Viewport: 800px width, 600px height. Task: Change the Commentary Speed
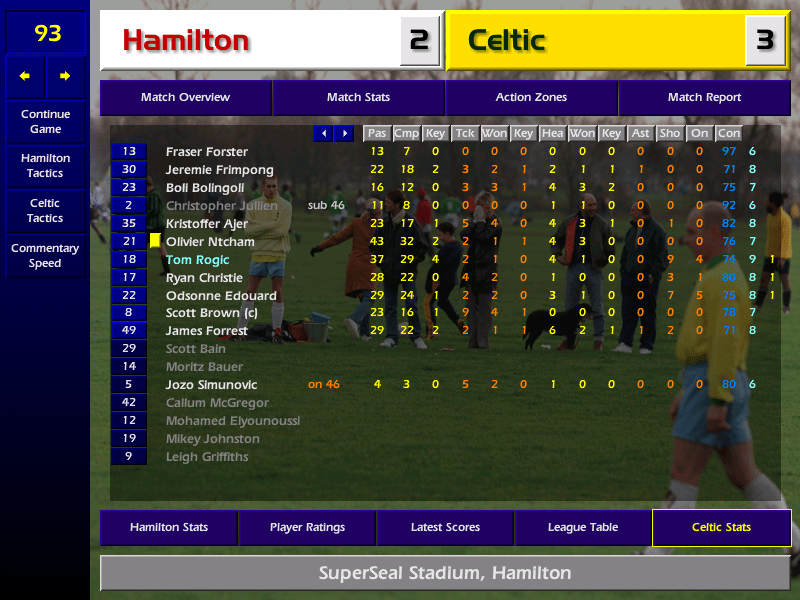click(45, 256)
